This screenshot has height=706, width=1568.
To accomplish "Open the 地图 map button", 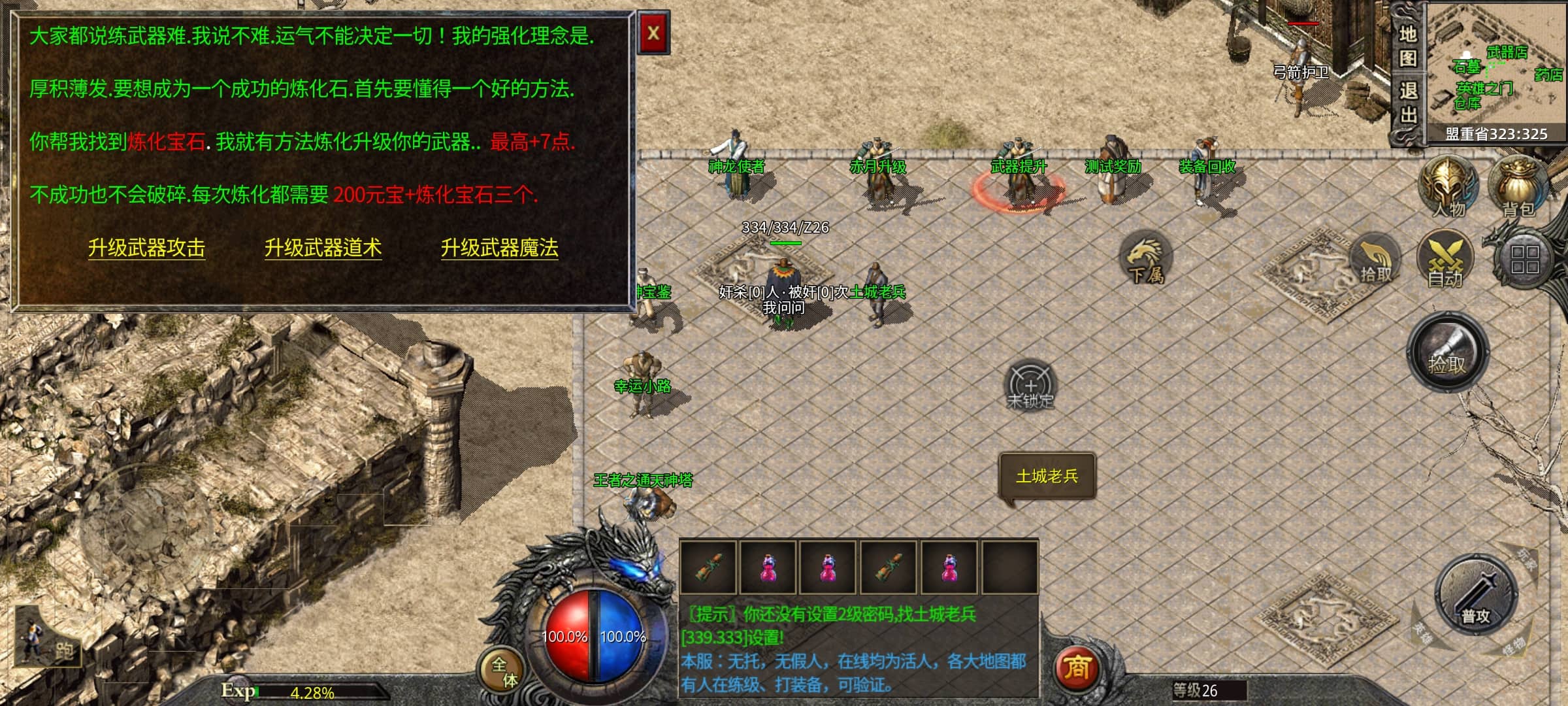I will [x=1407, y=46].
